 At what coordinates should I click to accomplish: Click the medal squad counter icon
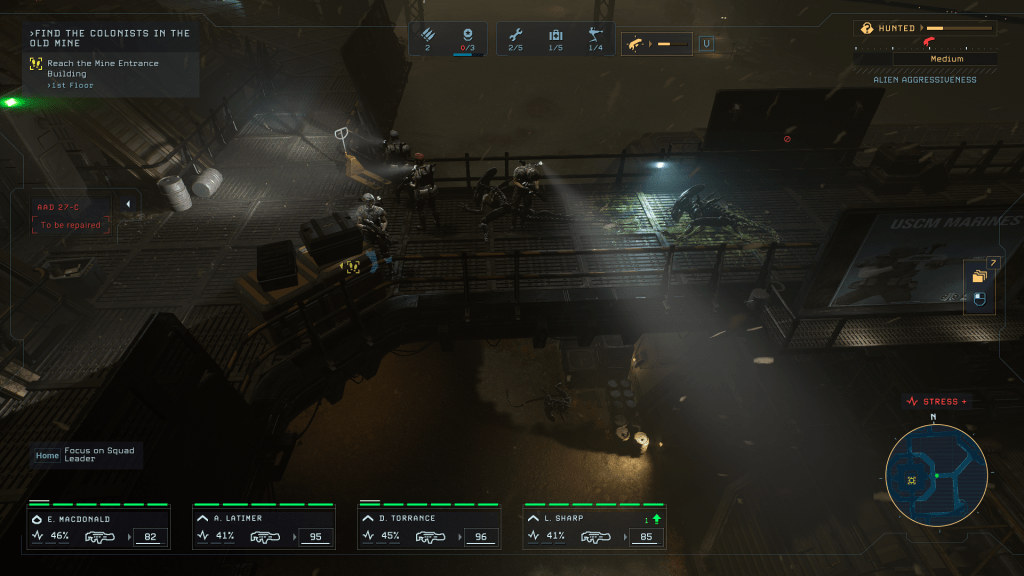click(467, 36)
